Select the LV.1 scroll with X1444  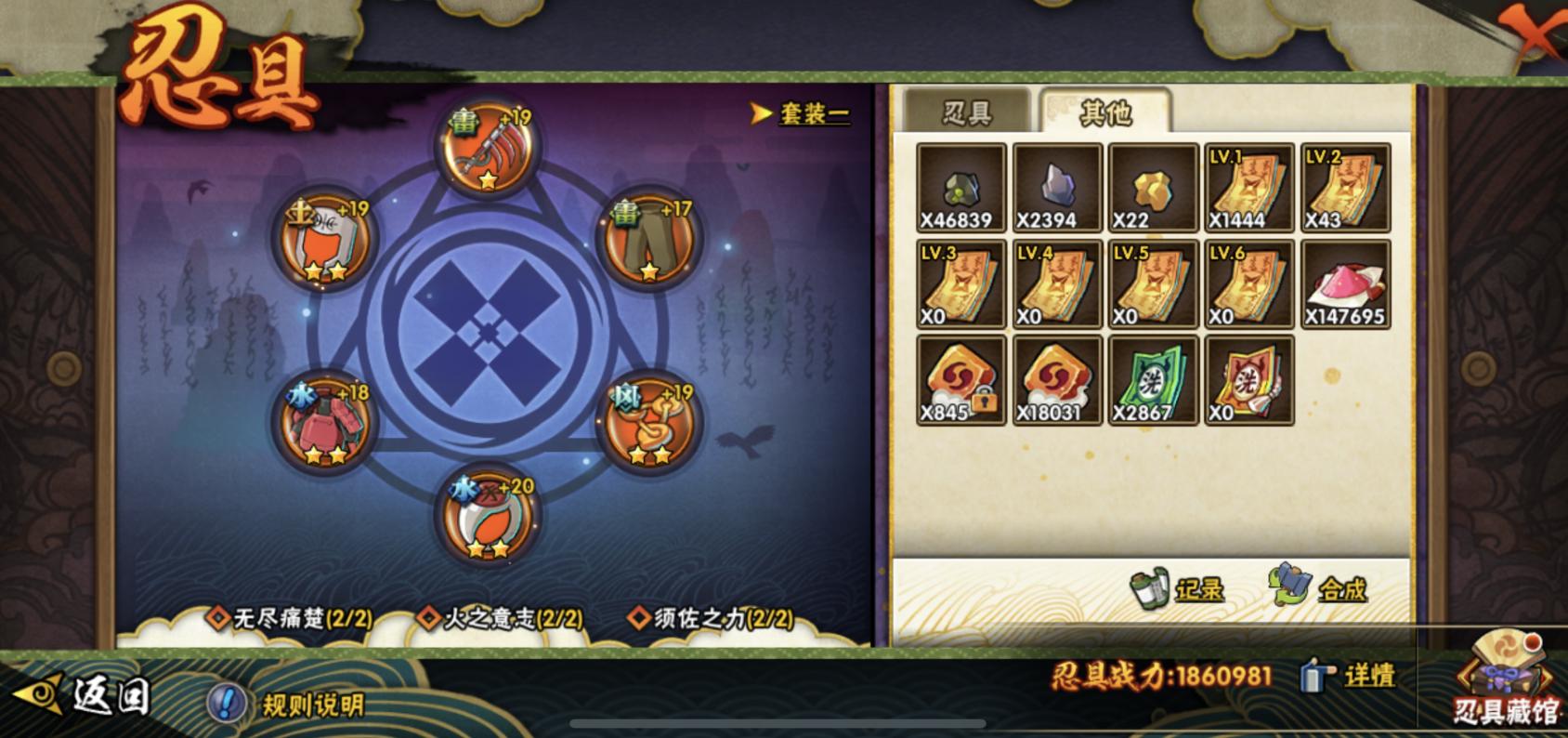(x=1248, y=190)
